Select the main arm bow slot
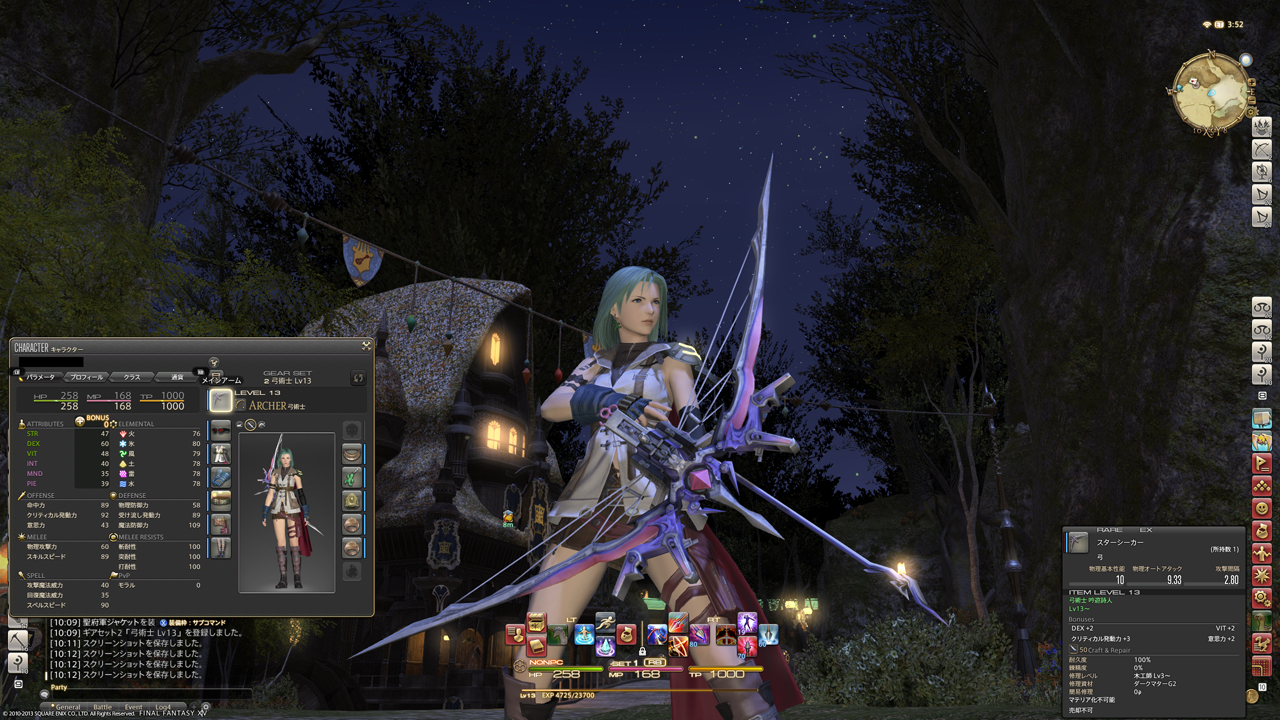This screenshot has height=720, width=1280. coord(220,401)
